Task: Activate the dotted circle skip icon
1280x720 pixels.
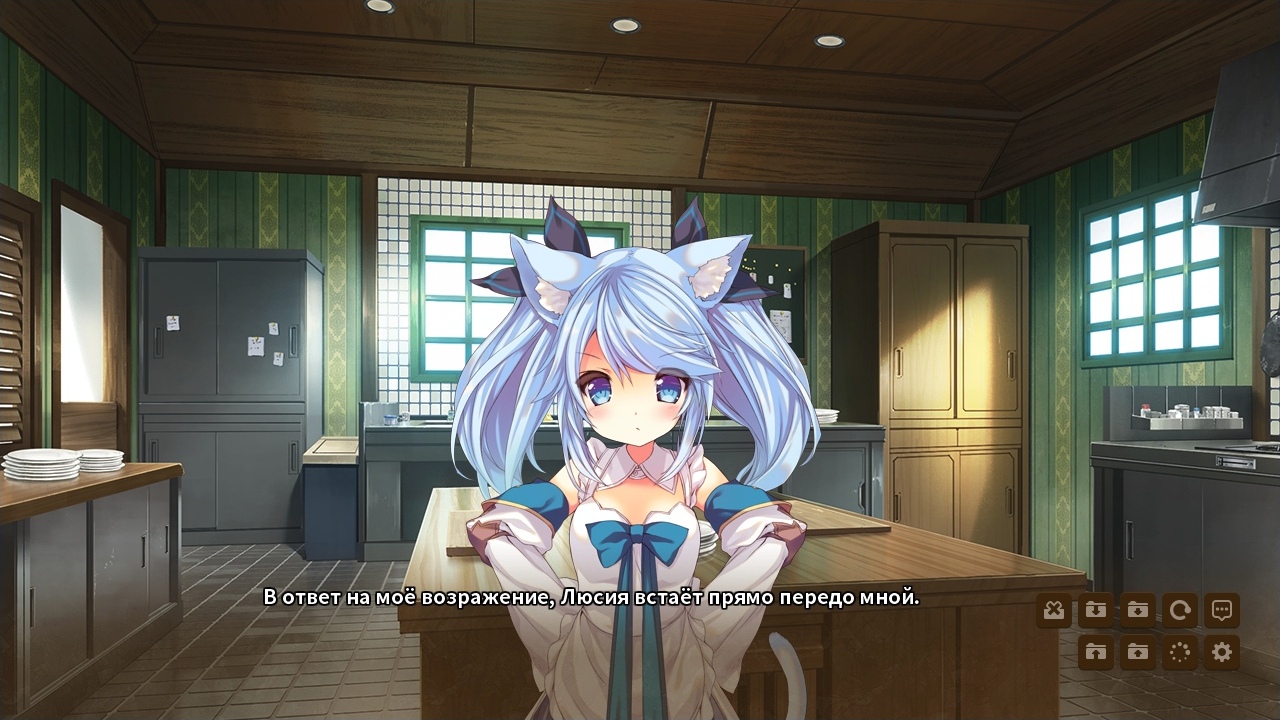Action: [x=1180, y=653]
